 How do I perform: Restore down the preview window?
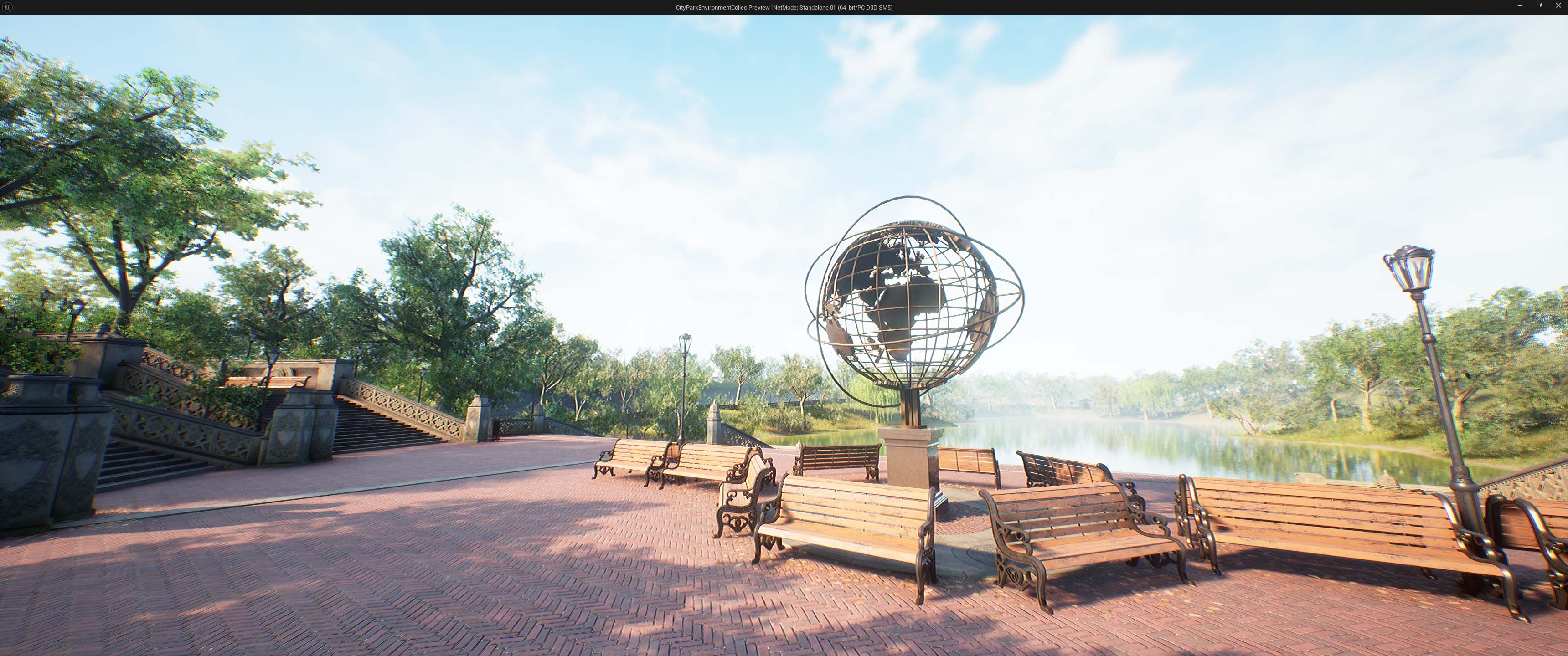1539,5
